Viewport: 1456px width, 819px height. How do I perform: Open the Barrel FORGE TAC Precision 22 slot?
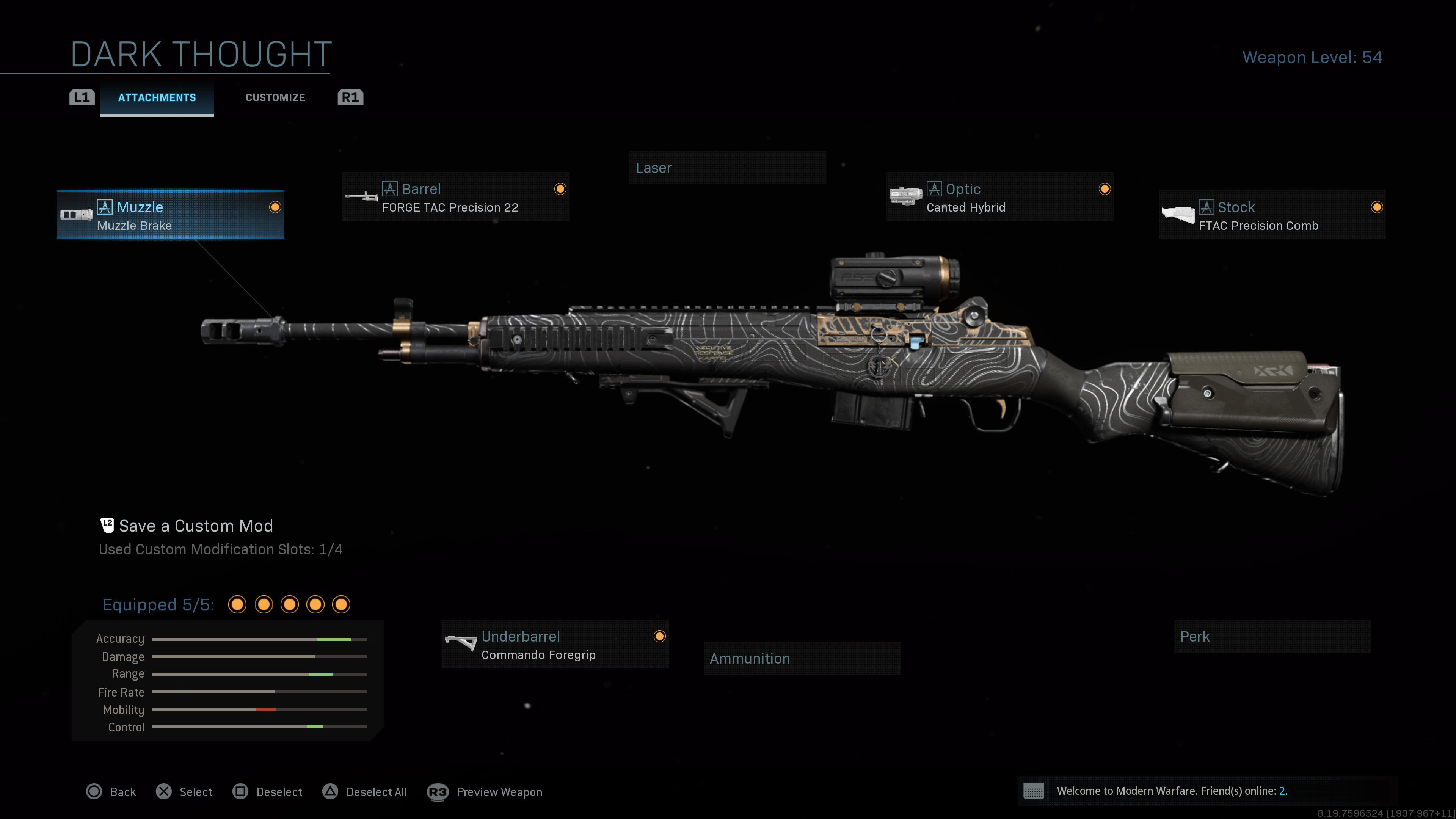click(455, 197)
